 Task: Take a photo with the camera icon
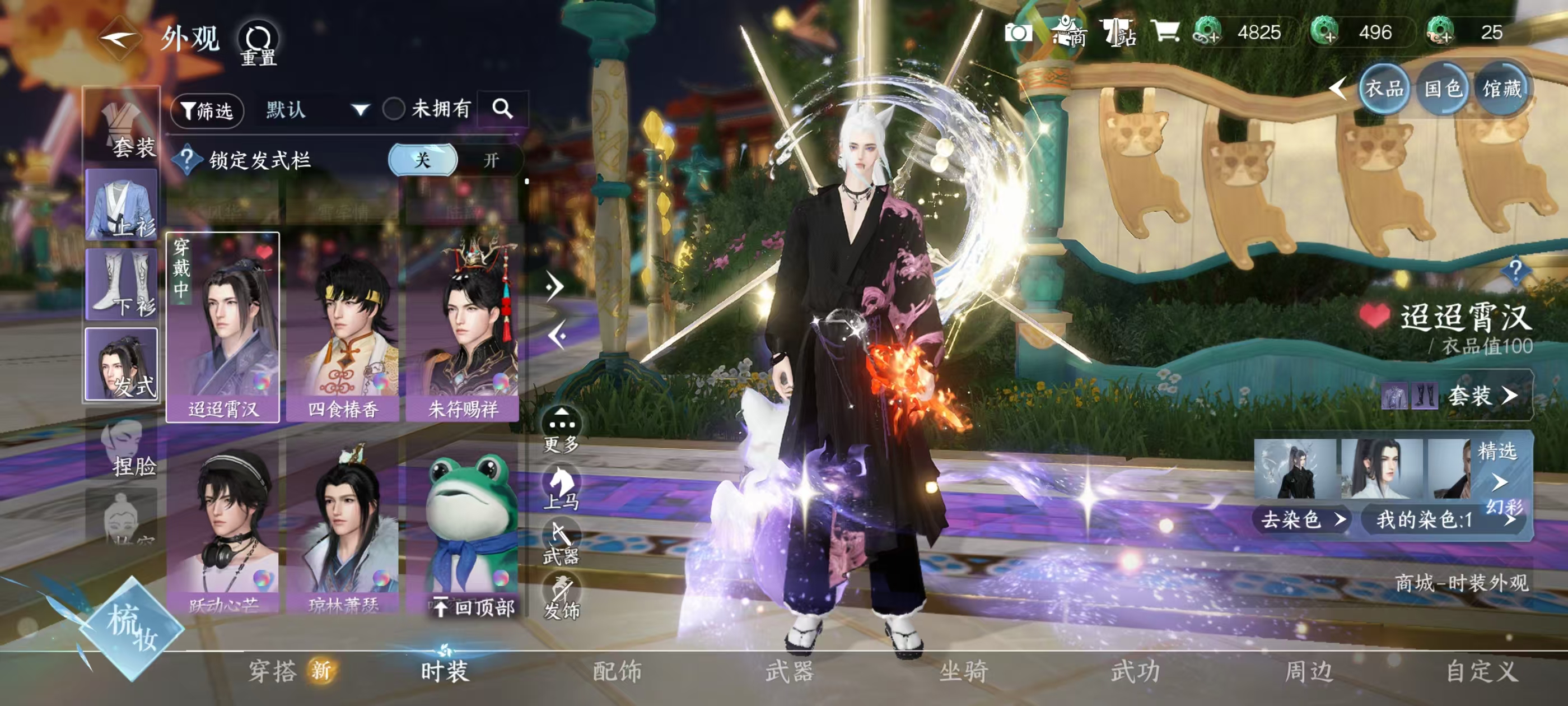click(x=1018, y=33)
